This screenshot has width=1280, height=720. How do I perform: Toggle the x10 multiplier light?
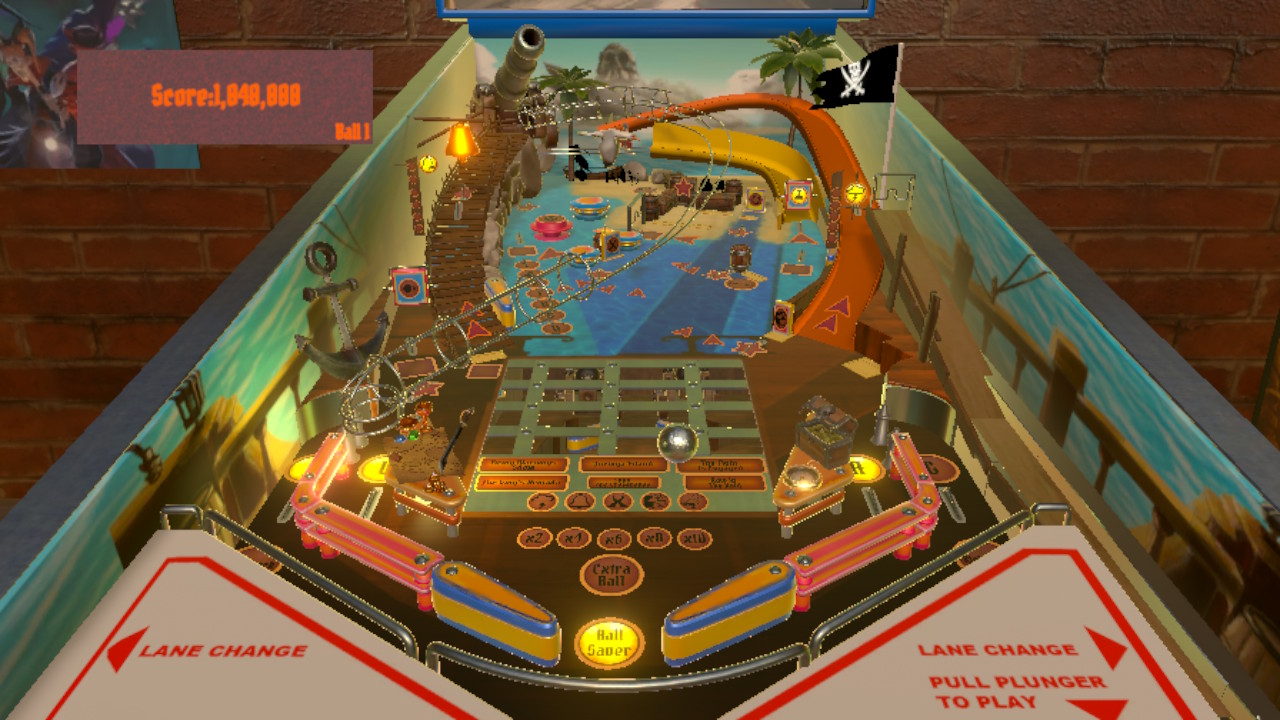tap(696, 540)
